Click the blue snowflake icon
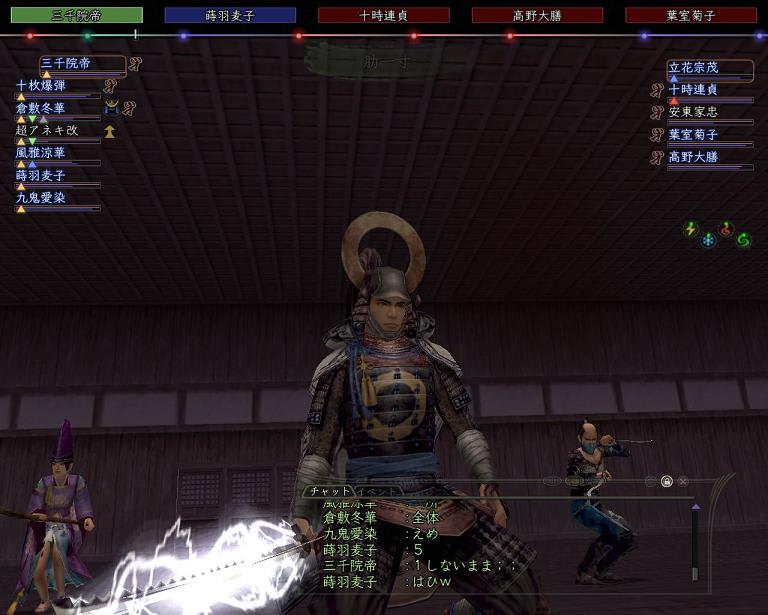768x615 pixels. (708, 241)
